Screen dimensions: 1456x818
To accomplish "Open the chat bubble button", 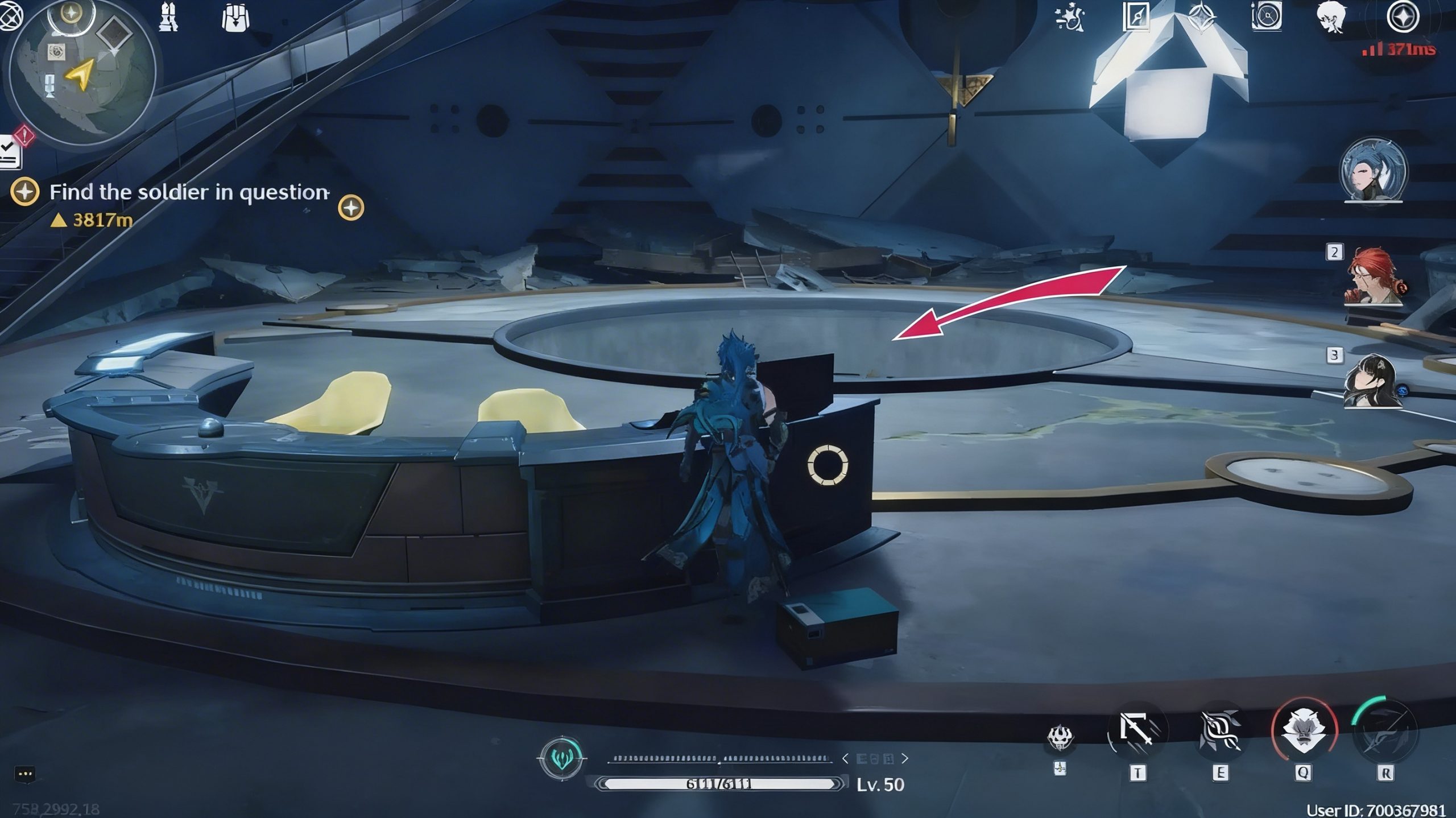I will (25, 774).
